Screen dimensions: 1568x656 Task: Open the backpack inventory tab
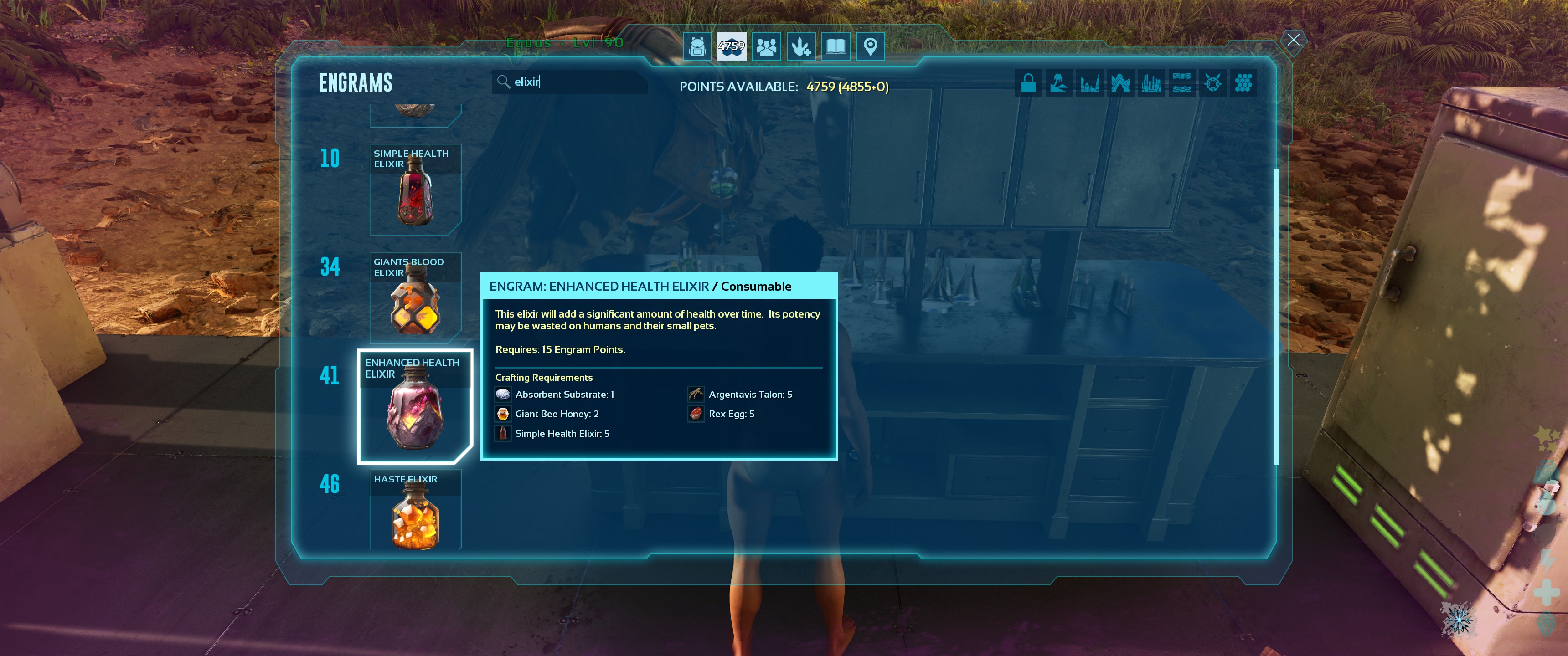[x=697, y=46]
